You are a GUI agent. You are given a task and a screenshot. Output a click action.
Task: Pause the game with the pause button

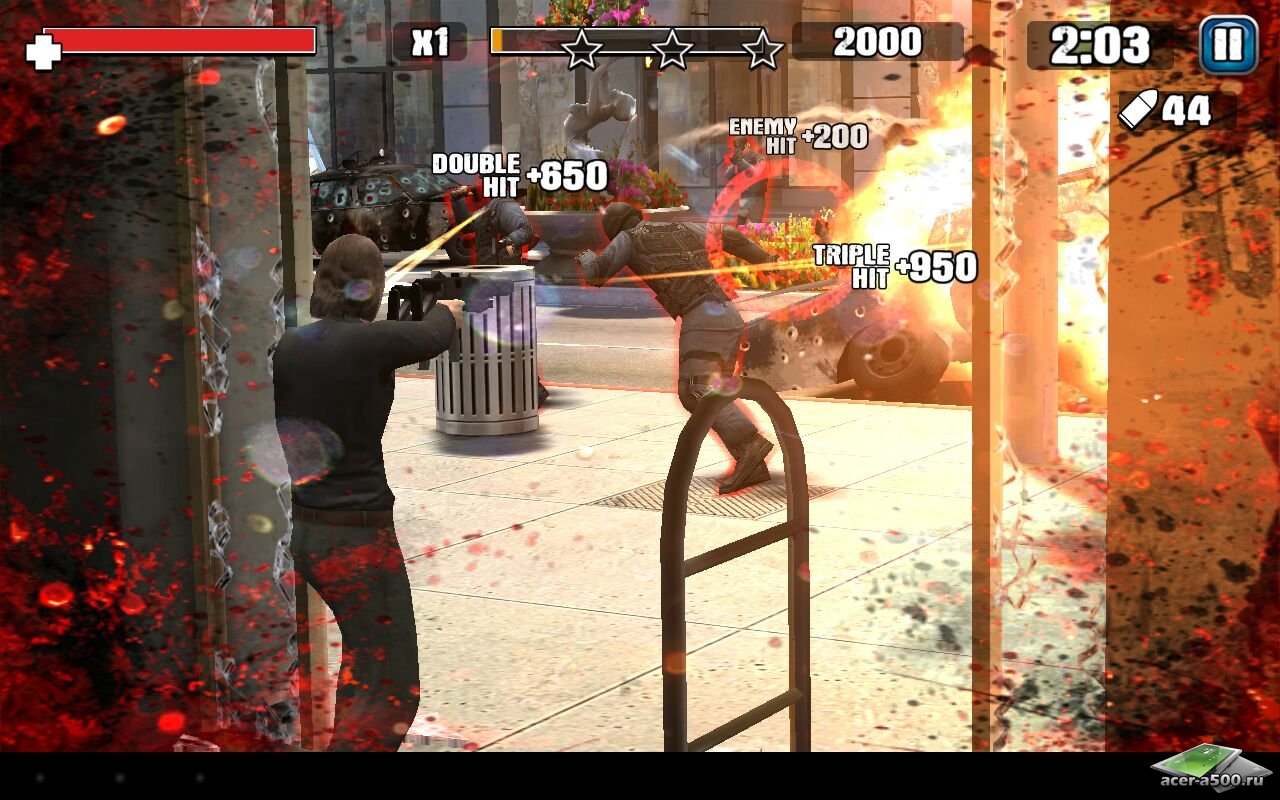1228,45
